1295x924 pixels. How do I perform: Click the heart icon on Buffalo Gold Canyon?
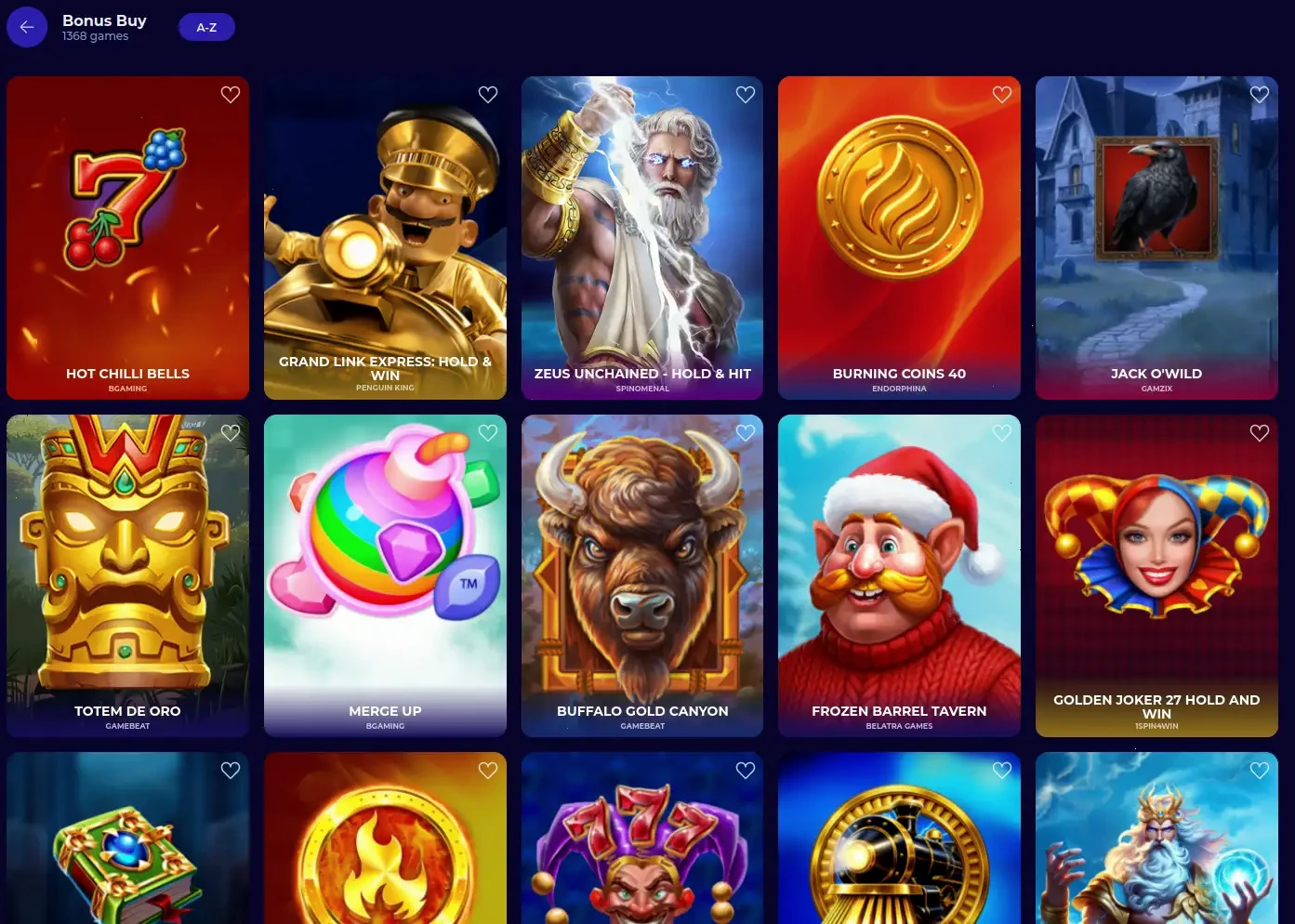[745, 432]
